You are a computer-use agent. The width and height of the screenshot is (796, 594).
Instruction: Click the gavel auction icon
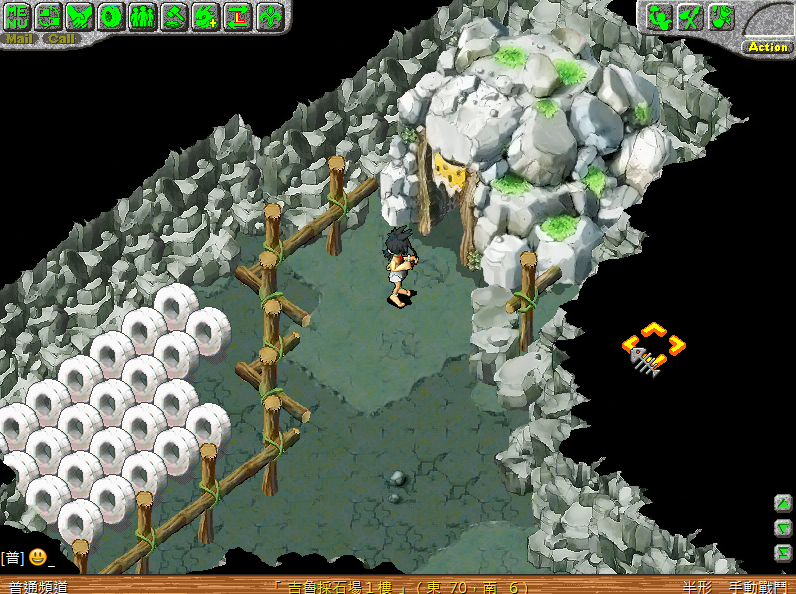pyautogui.click(x=174, y=16)
